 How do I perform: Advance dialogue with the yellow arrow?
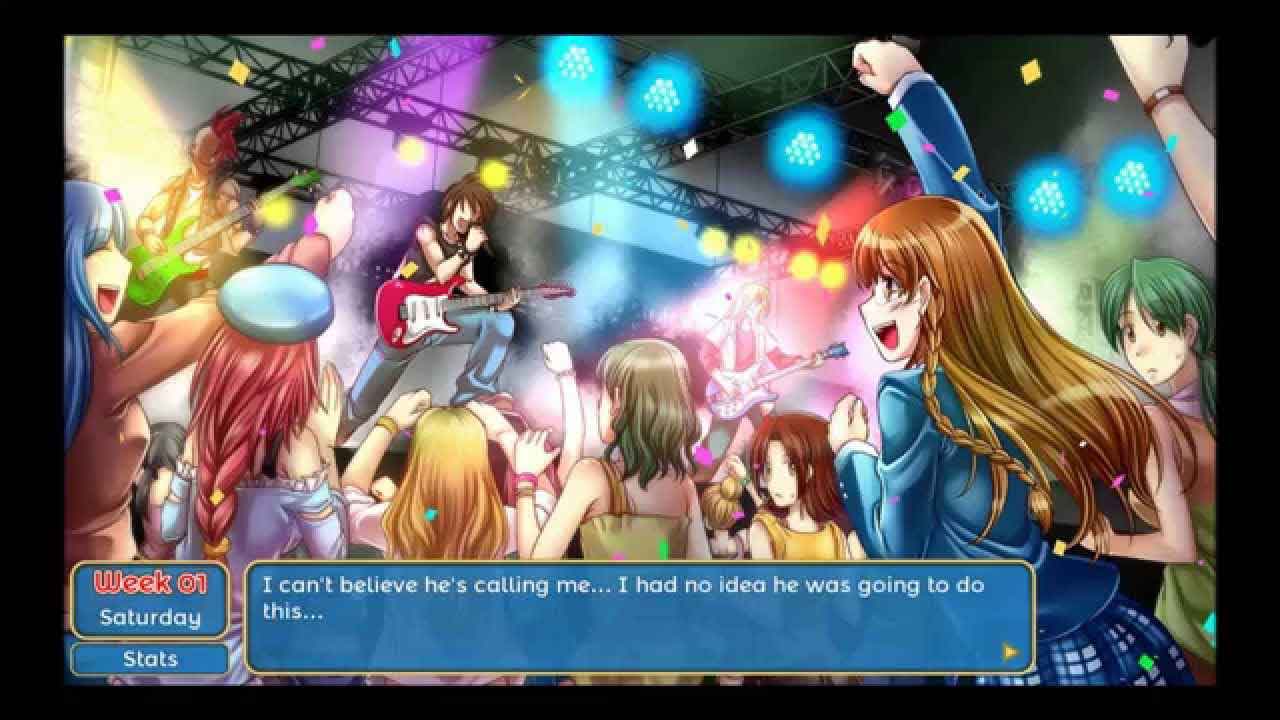[x=1010, y=652]
